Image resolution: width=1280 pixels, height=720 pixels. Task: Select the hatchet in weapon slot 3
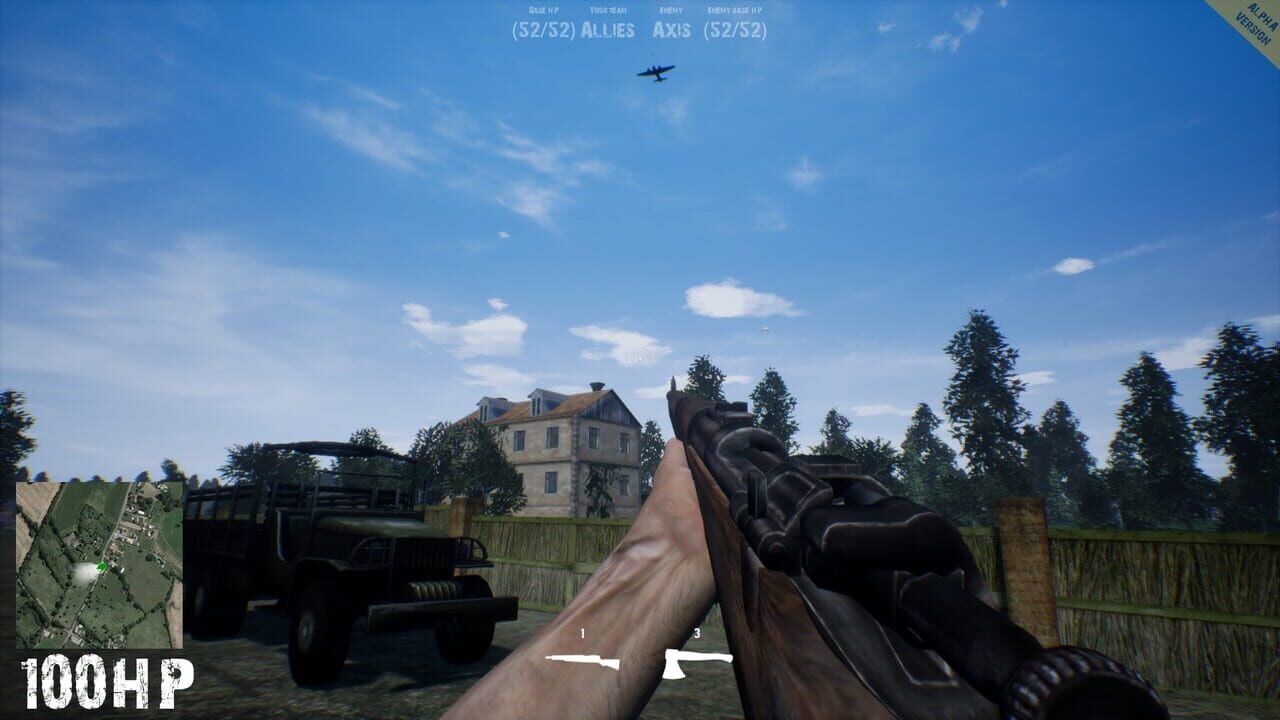(x=698, y=663)
